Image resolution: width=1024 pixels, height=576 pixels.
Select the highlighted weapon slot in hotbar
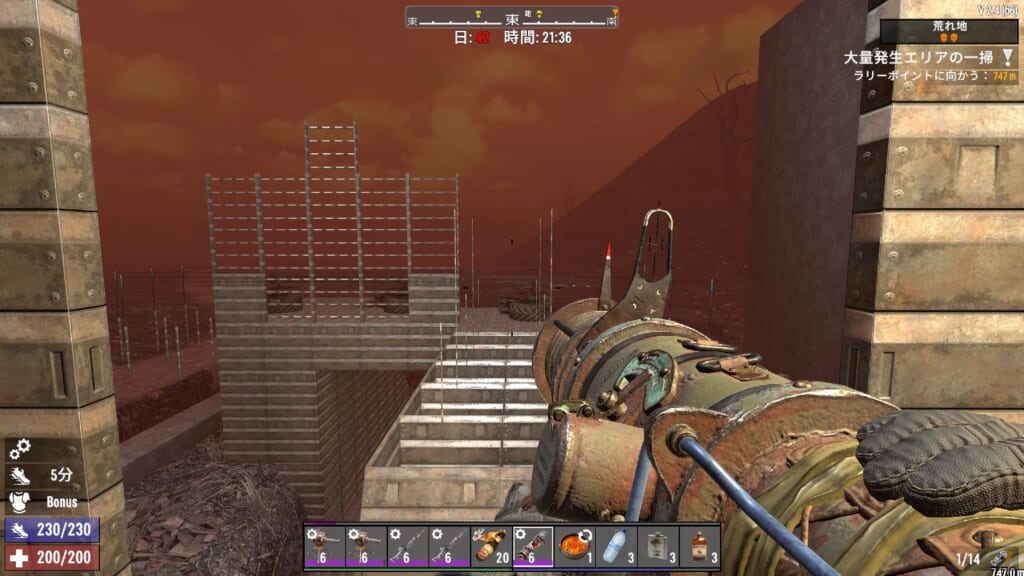click(533, 547)
